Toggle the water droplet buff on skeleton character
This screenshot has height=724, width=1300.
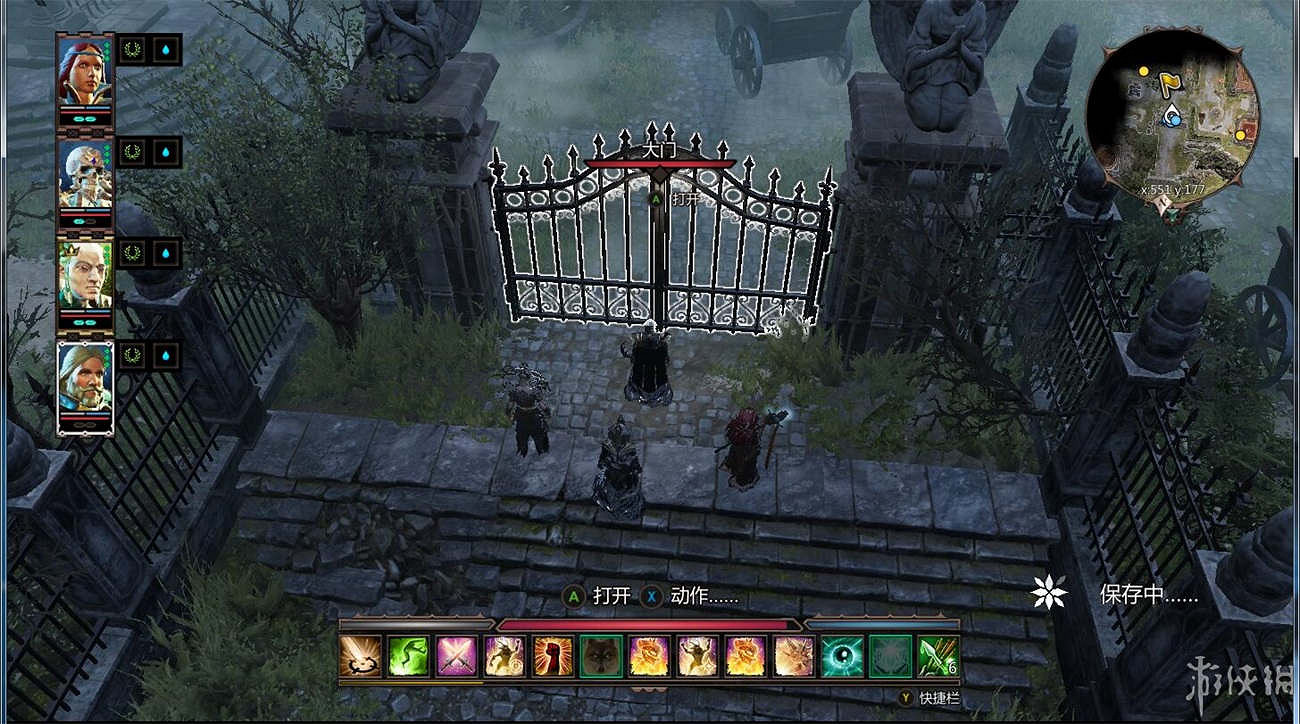click(x=165, y=152)
